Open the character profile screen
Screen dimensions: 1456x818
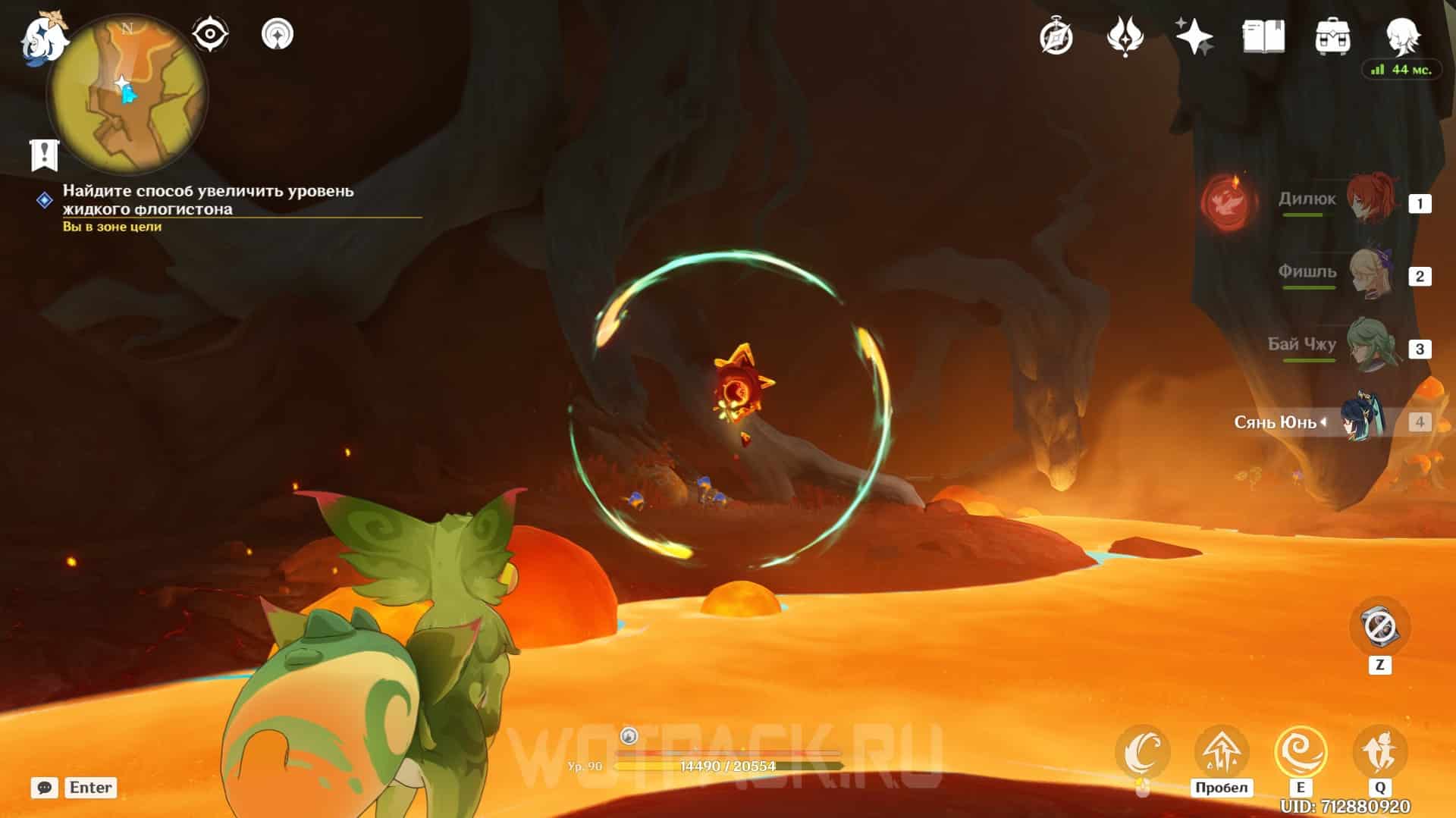pyautogui.click(x=1402, y=35)
